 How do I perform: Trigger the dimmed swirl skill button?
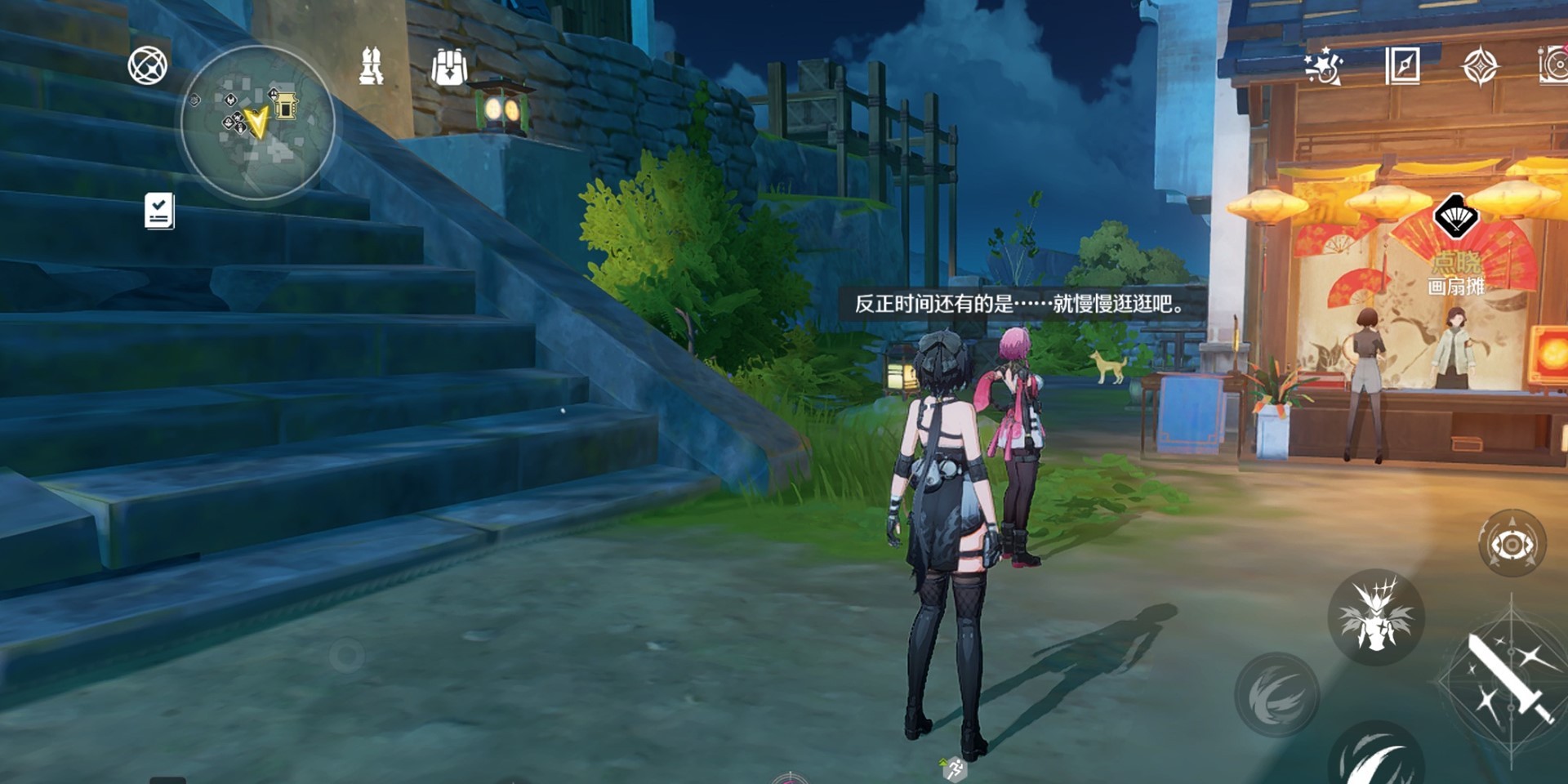pyautogui.click(x=1277, y=694)
